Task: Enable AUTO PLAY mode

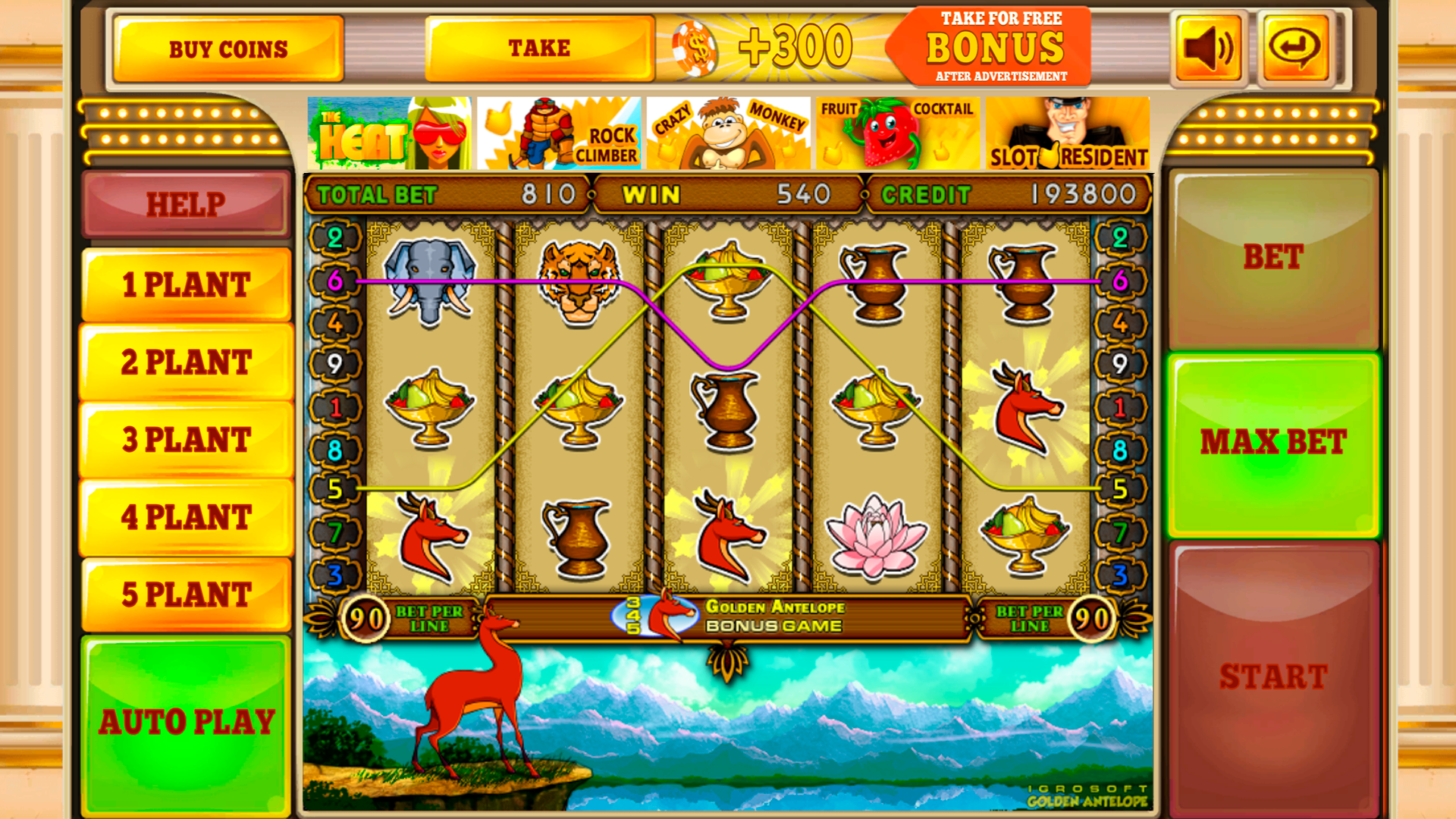Action: [x=185, y=722]
